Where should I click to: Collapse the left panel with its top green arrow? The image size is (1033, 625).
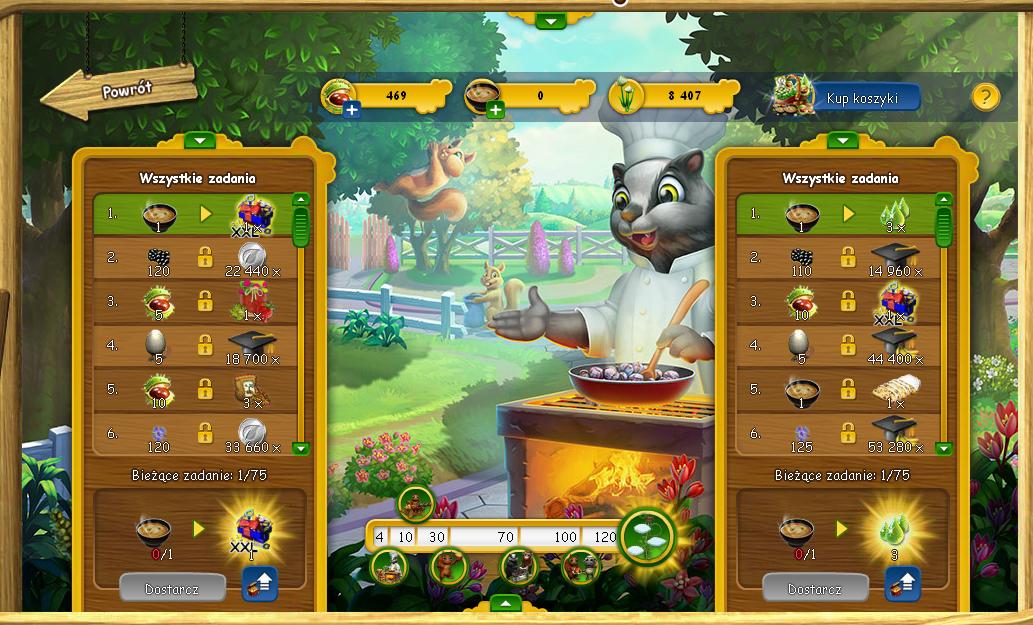(x=200, y=141)
